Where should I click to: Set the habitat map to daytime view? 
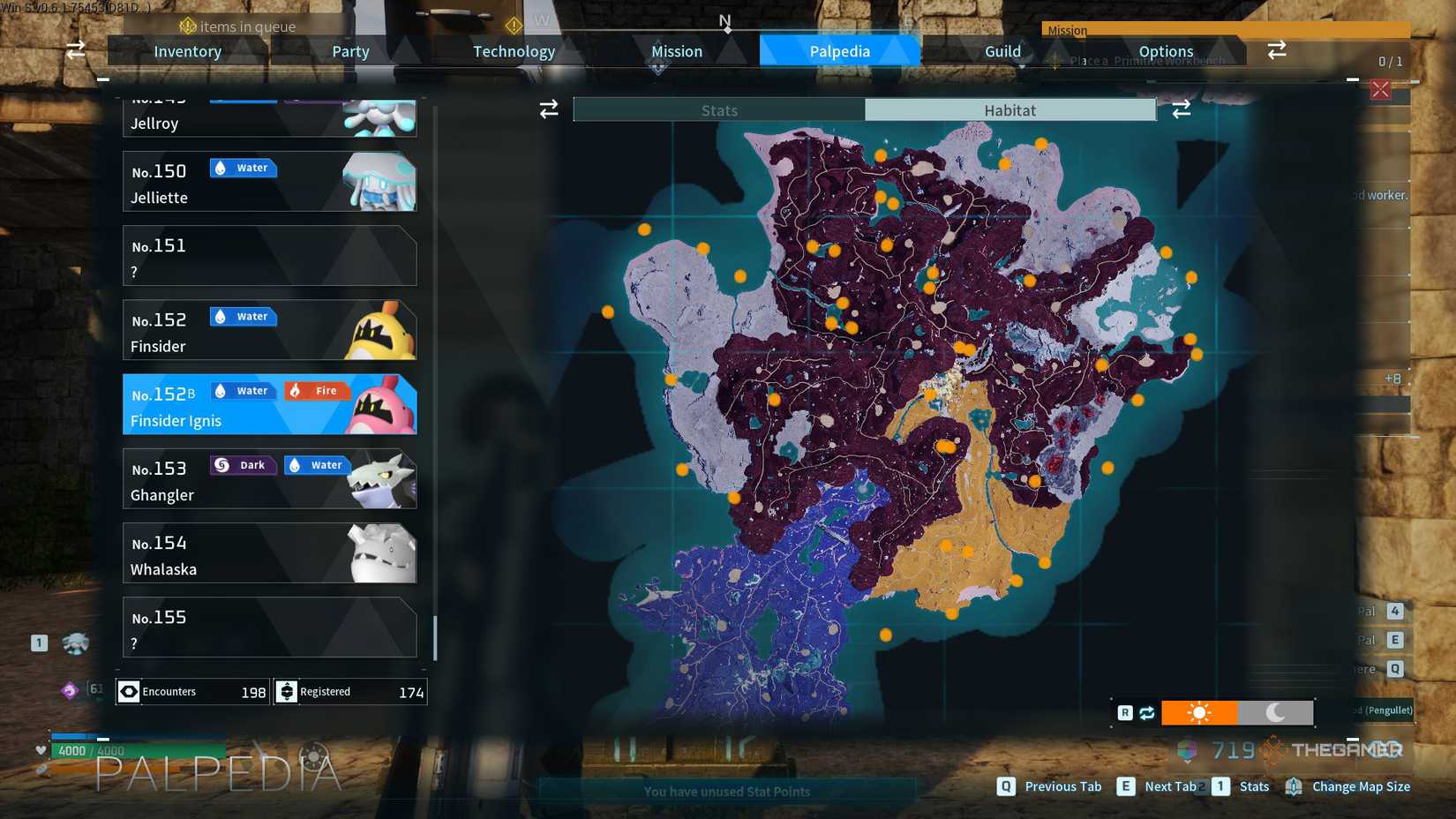click(x=1200, y=711)
